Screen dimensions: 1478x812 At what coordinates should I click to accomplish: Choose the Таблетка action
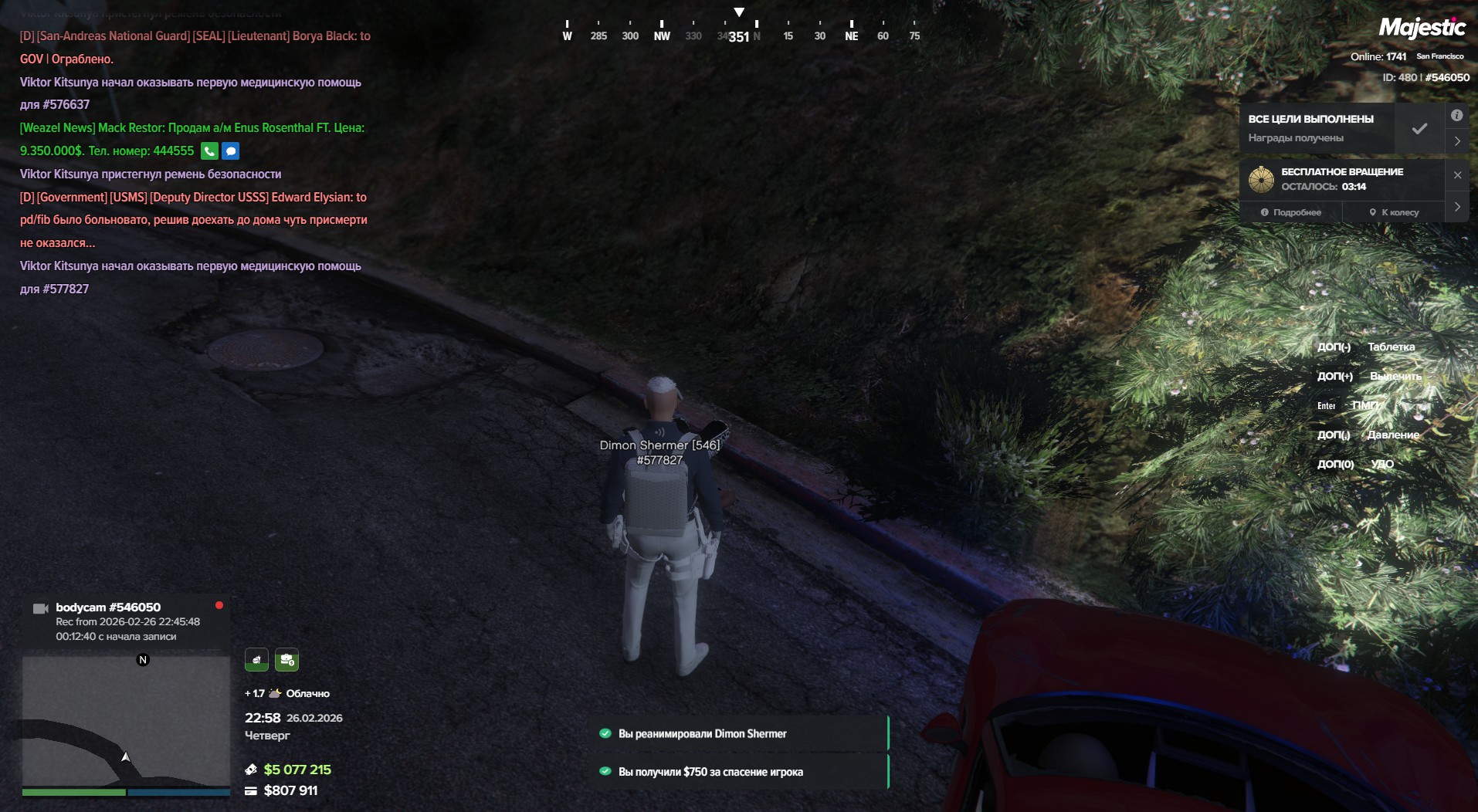click(x=1391, y=347)
